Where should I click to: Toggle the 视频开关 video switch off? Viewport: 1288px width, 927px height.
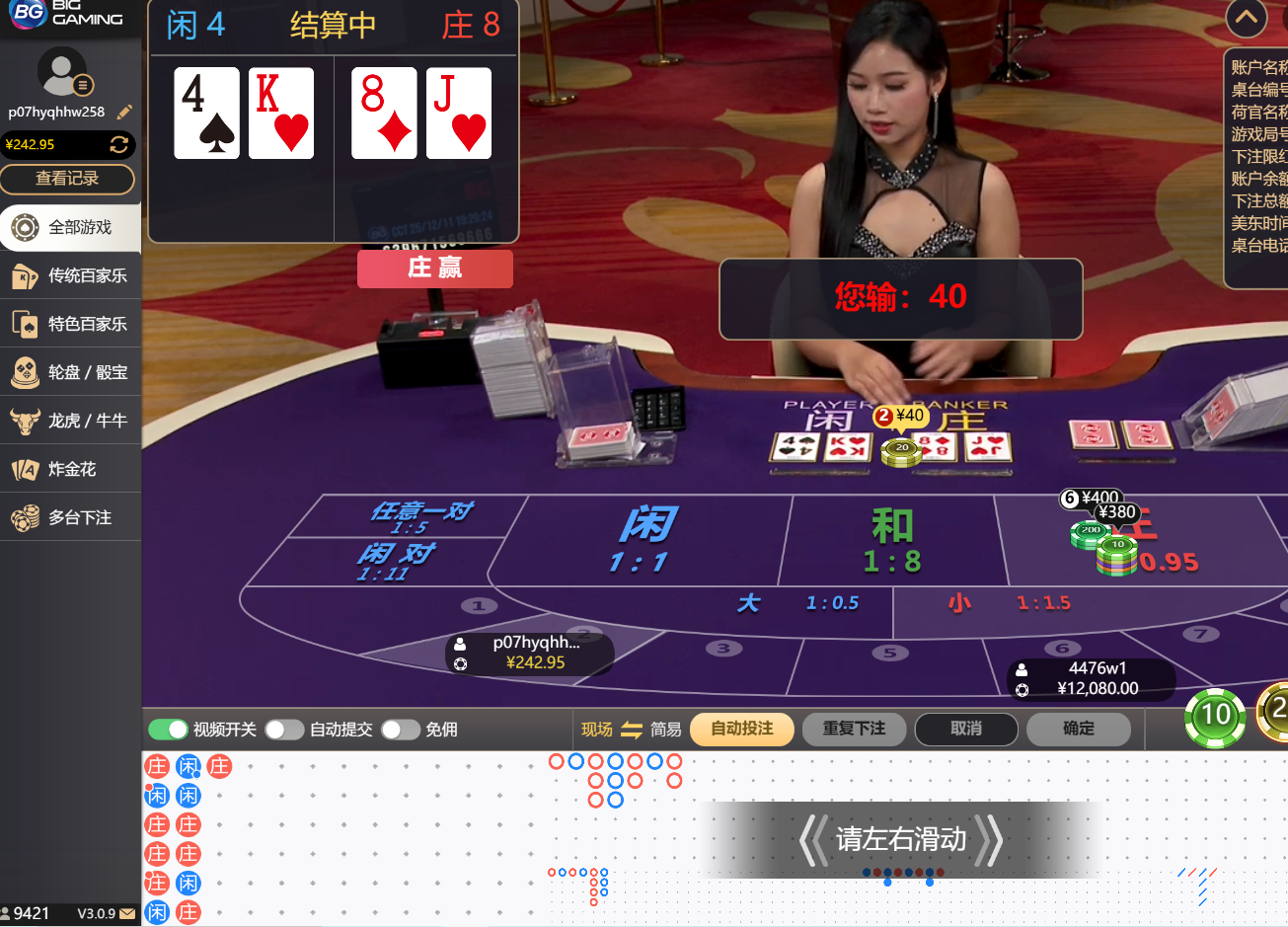tap(169, 730)
